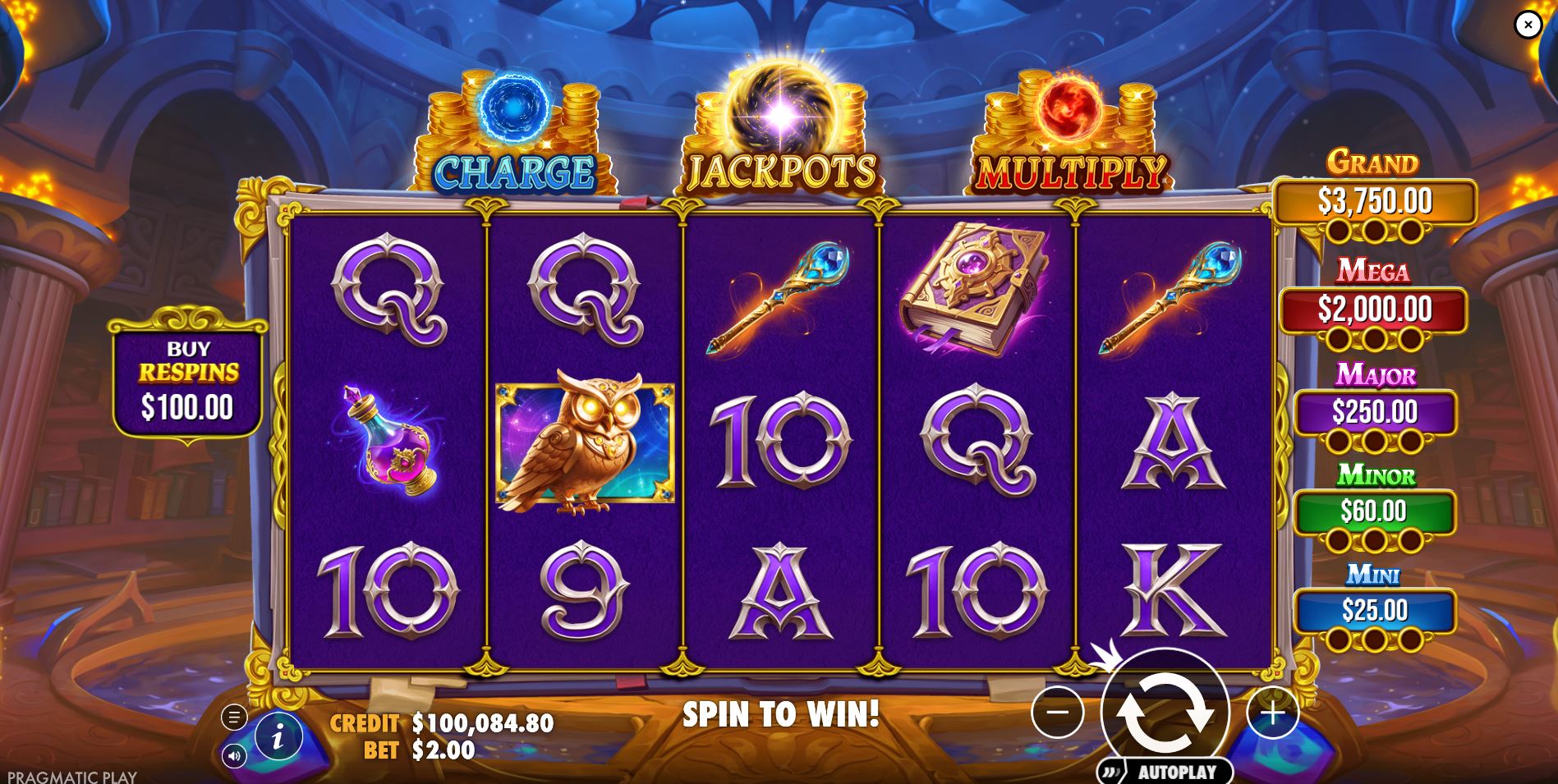Decrease the bet amount

[x=1059, y=713]
